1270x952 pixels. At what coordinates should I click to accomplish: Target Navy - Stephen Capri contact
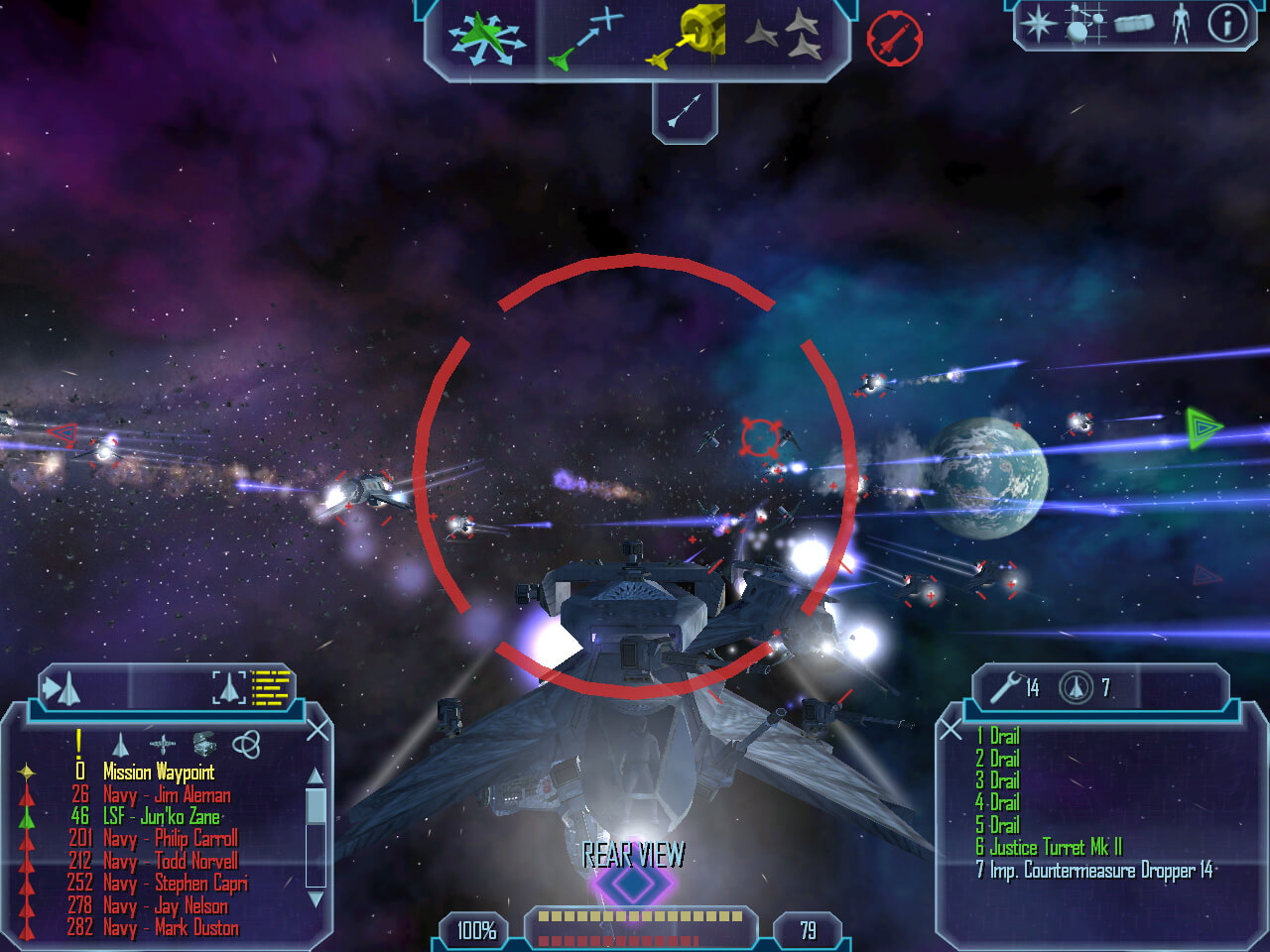pos(175,884)
